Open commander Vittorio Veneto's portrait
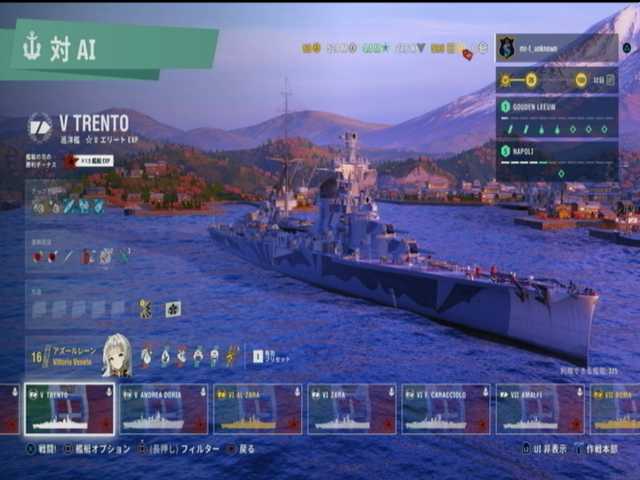The height and width of the screenshot is (480, 640). [116, 356]
